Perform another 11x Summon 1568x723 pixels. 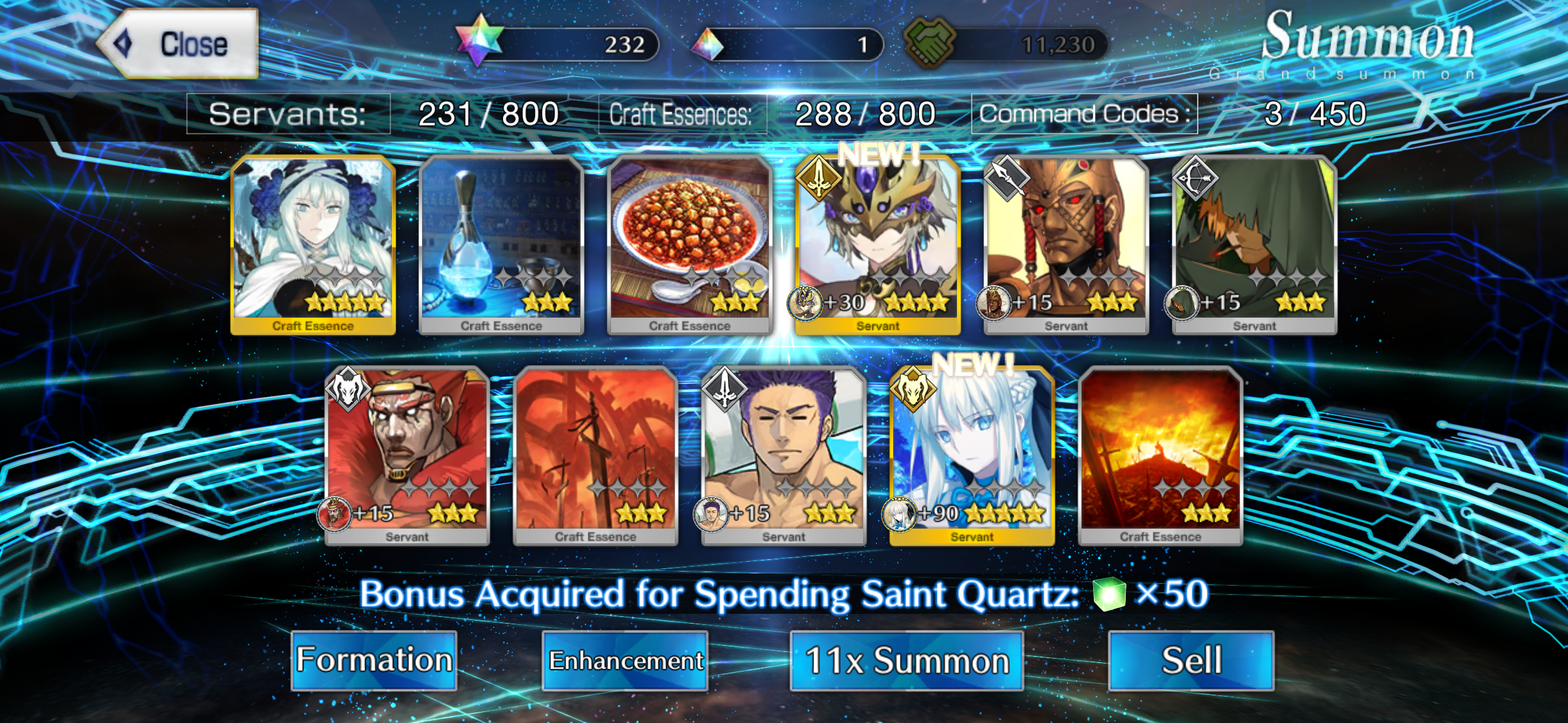pyautogui.click(x=907, y=660)
